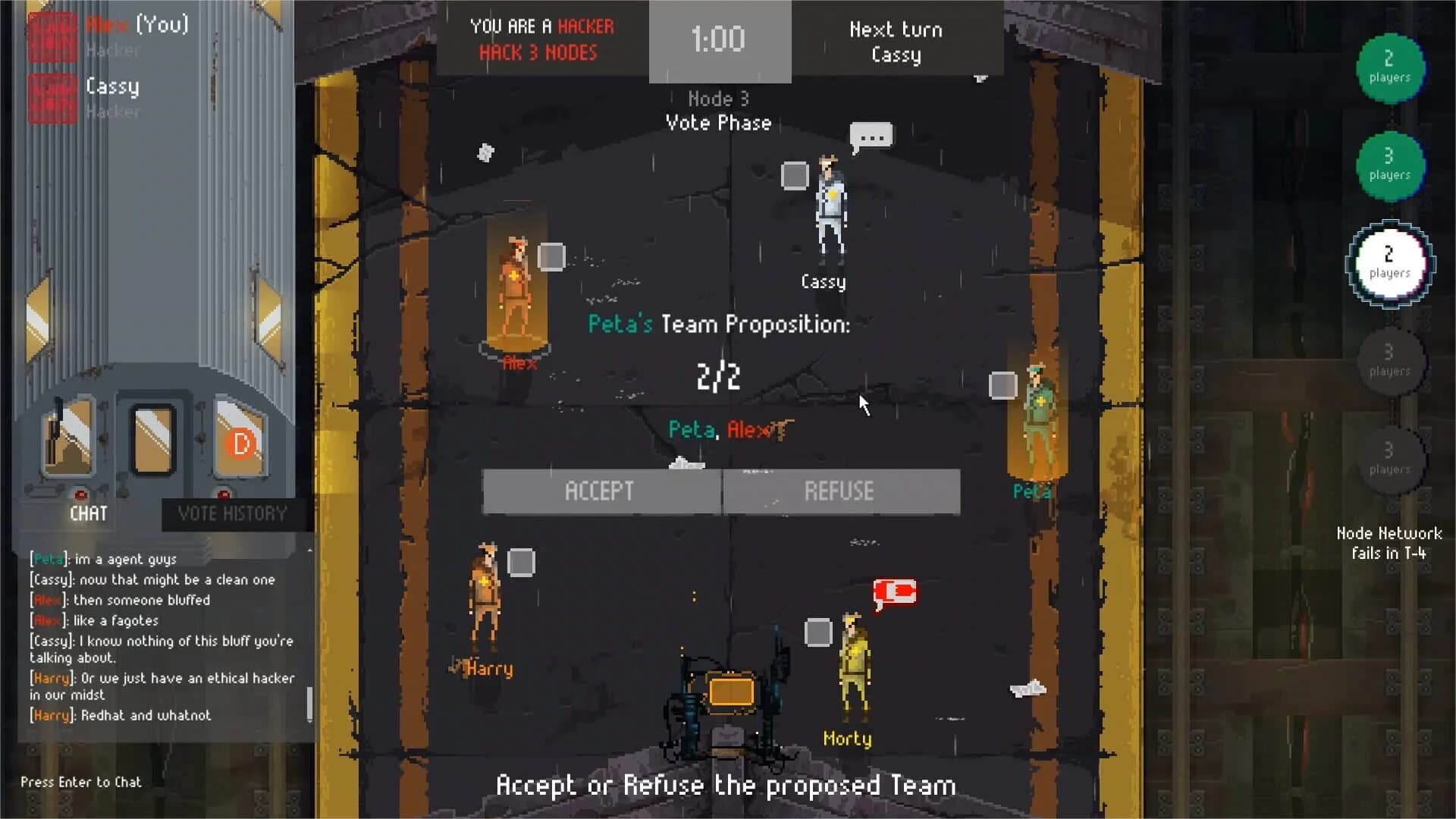Click the green '3 players' node icon
The height and width of the screenshot is (819, 1456).
point(1391,166)
